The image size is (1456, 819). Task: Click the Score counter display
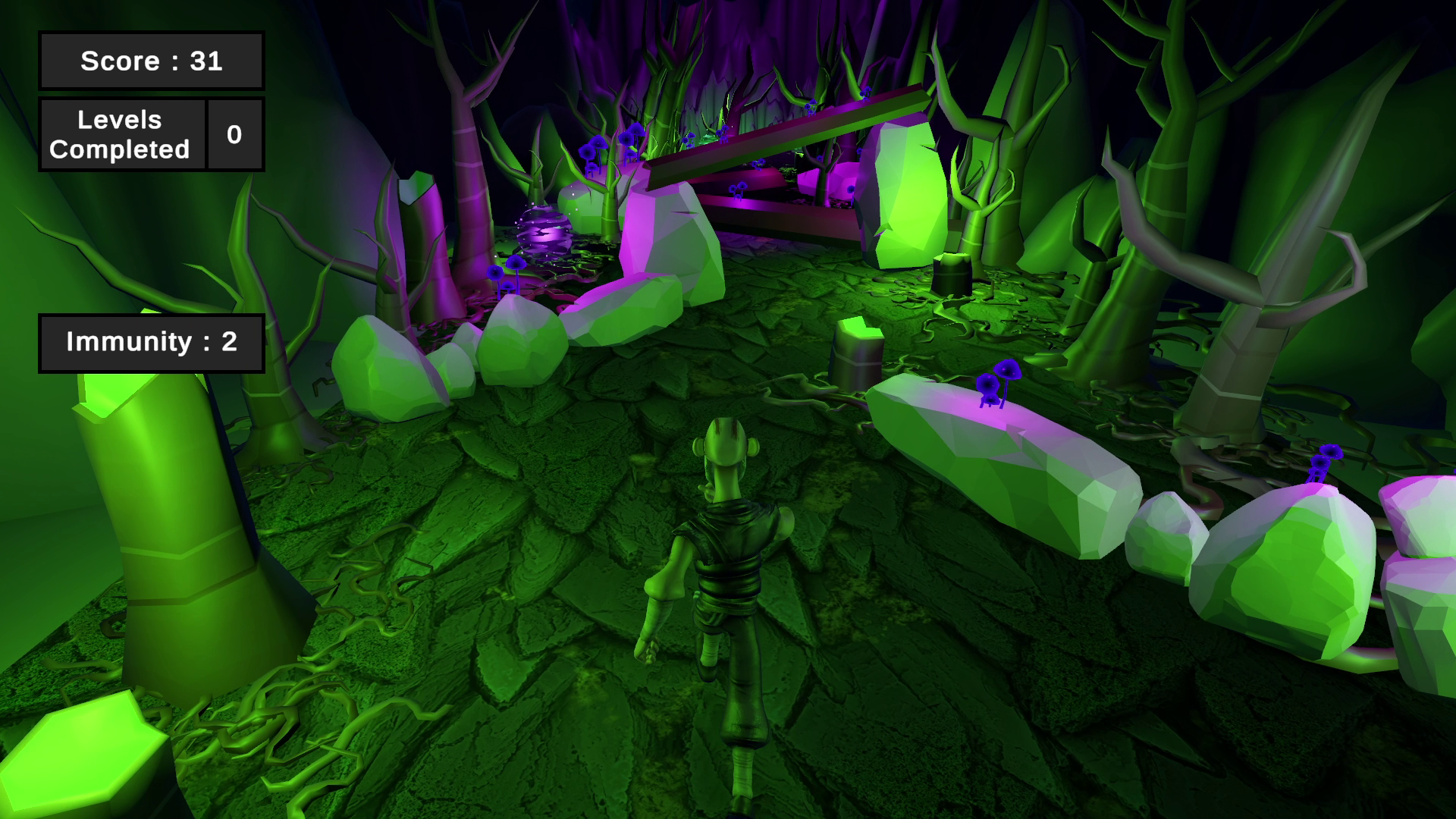pyautogui.click(x=151, y=61)
